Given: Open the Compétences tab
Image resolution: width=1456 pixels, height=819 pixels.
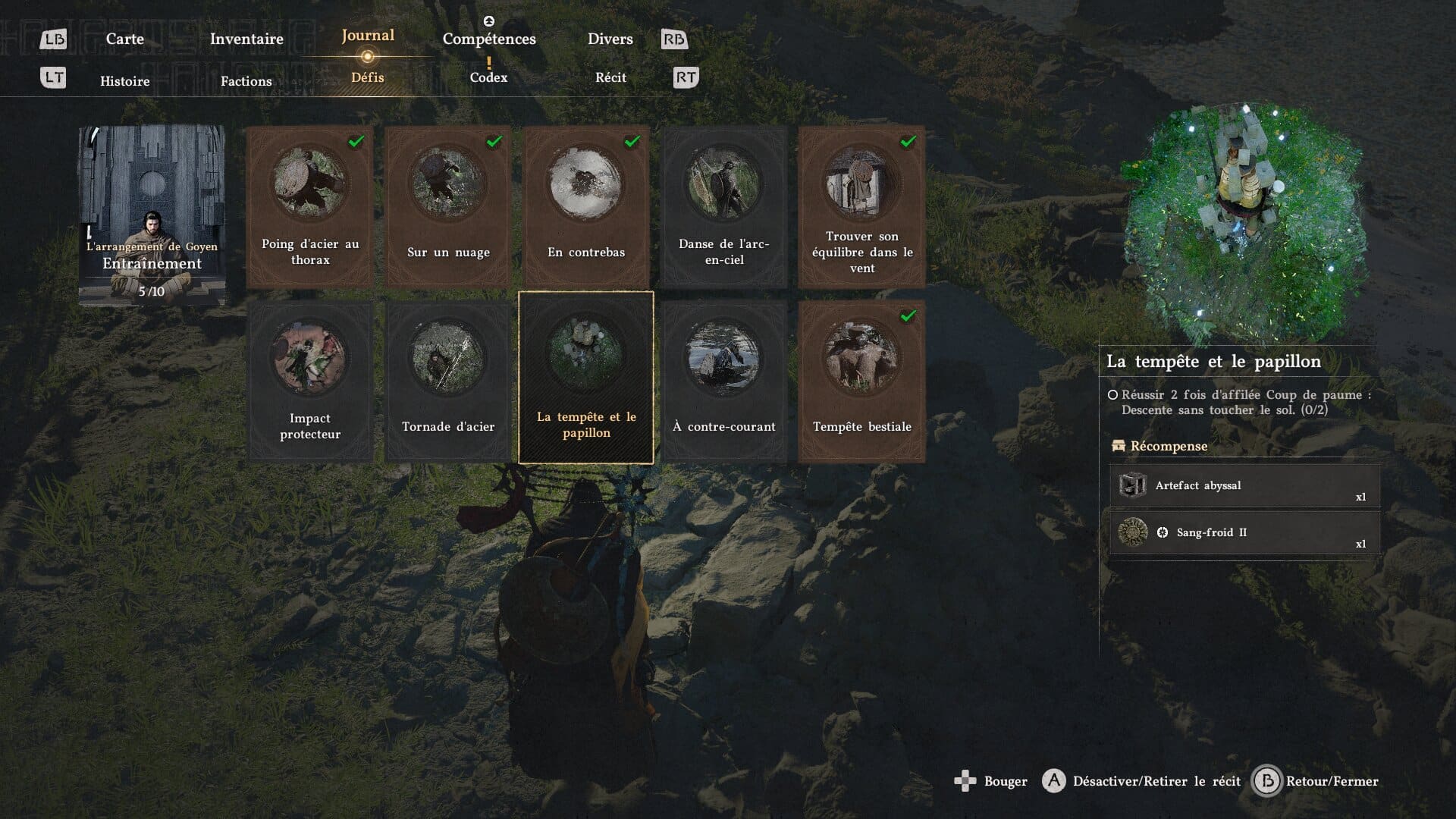Looking at the screenshot, I should (489, 39).
